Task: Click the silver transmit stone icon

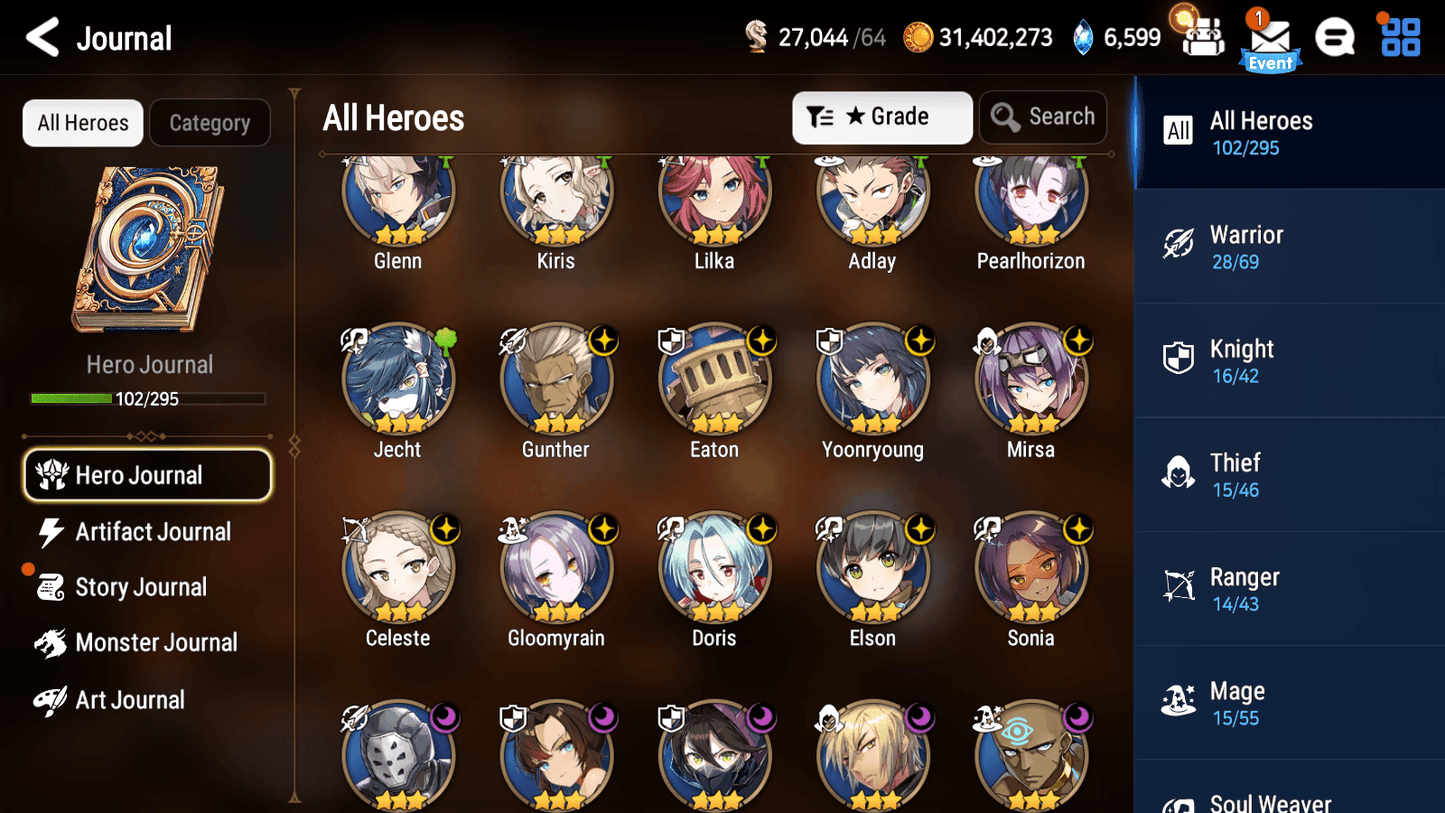Action: (x=756, y=36)
